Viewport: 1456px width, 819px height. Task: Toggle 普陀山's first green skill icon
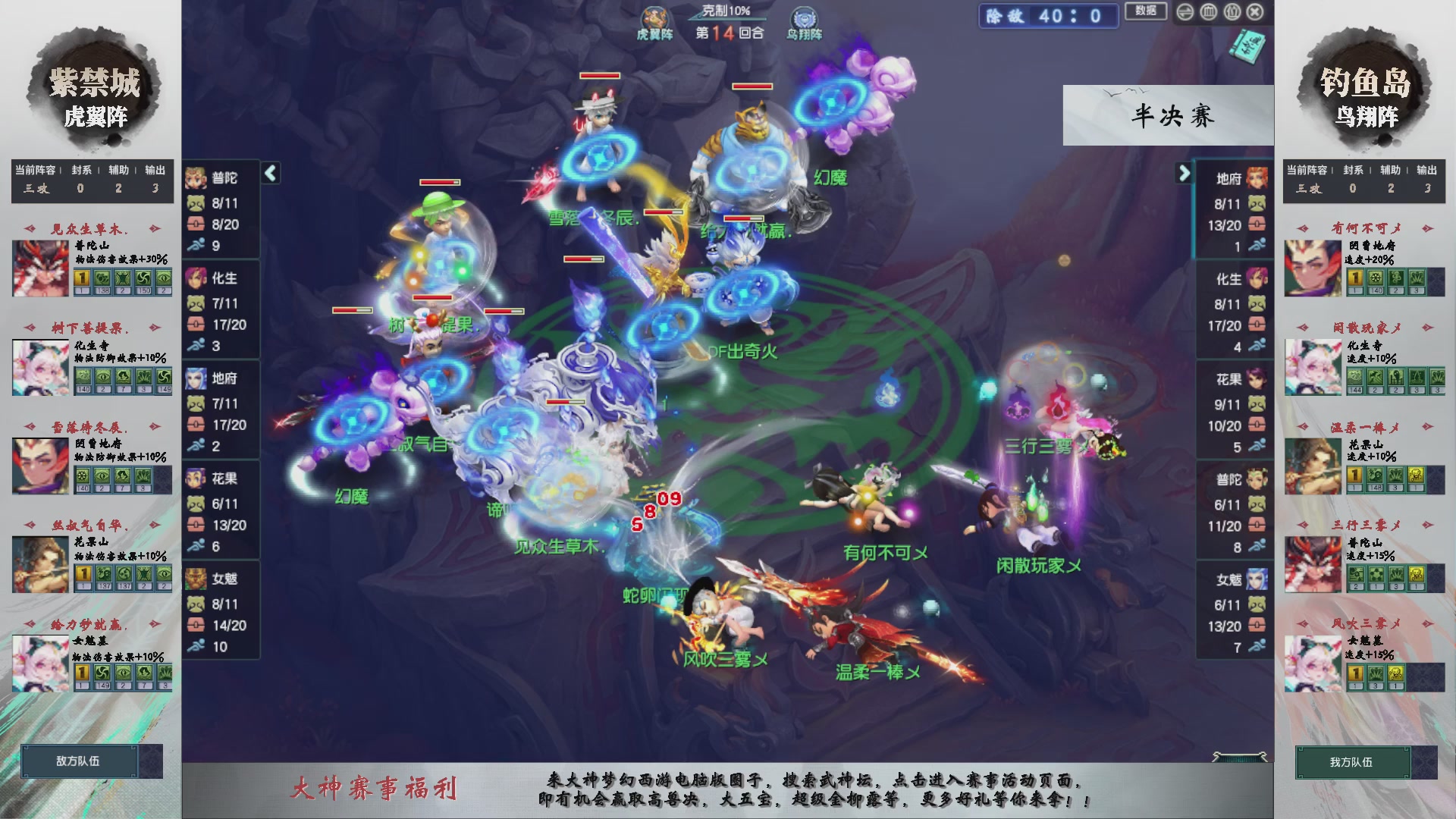[x=102, y=279]
